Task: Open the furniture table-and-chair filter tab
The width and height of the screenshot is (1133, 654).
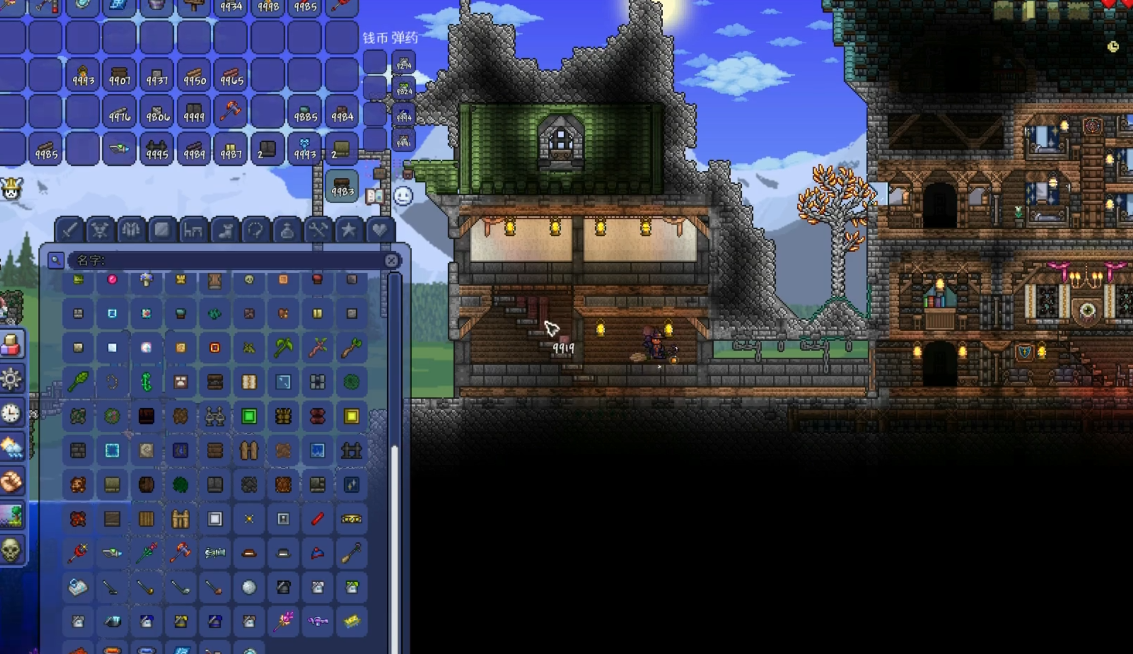Action: pyautogui.click(x=193, y=230)
